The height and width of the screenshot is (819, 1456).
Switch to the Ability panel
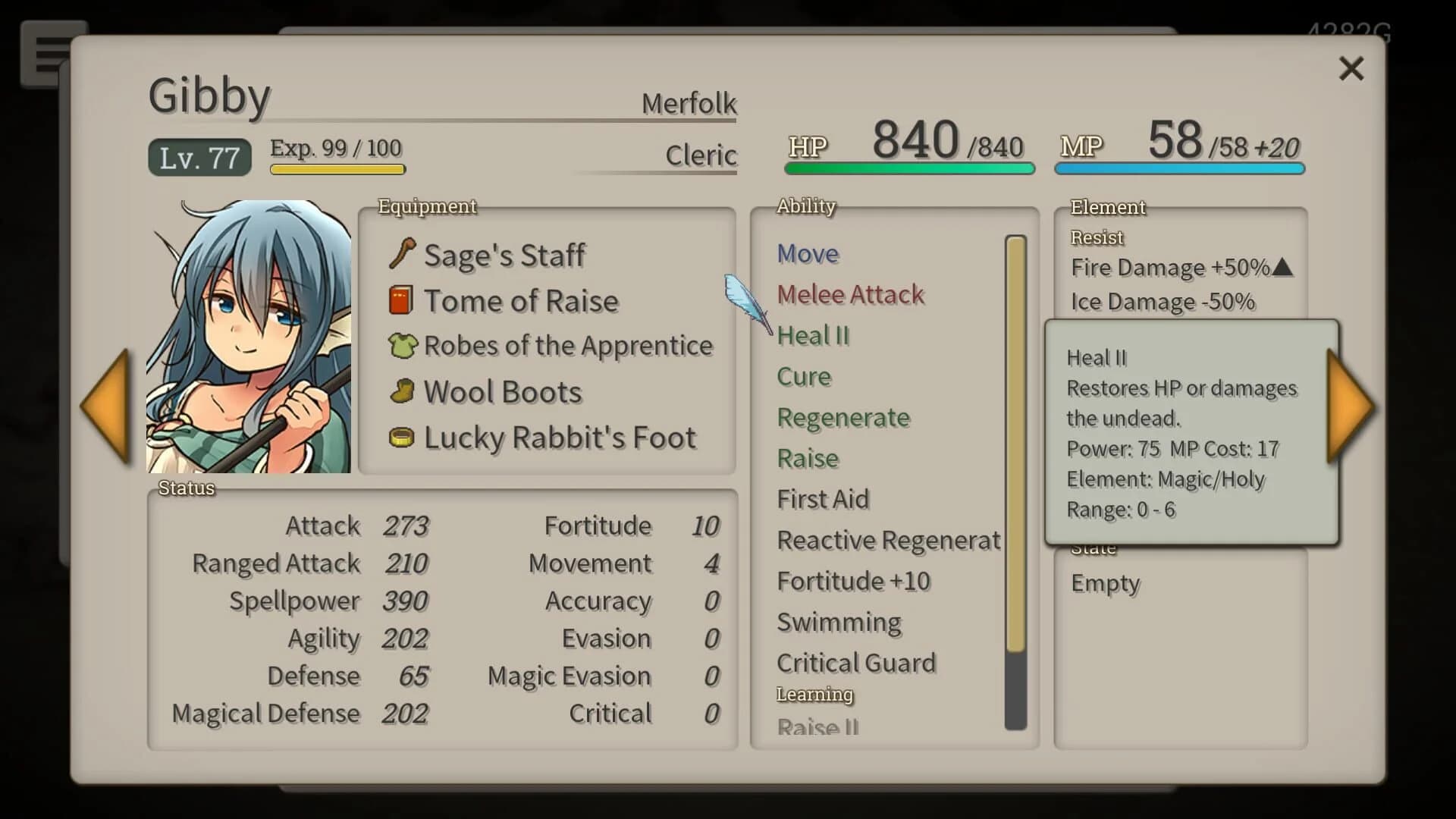tap(805, 206)
